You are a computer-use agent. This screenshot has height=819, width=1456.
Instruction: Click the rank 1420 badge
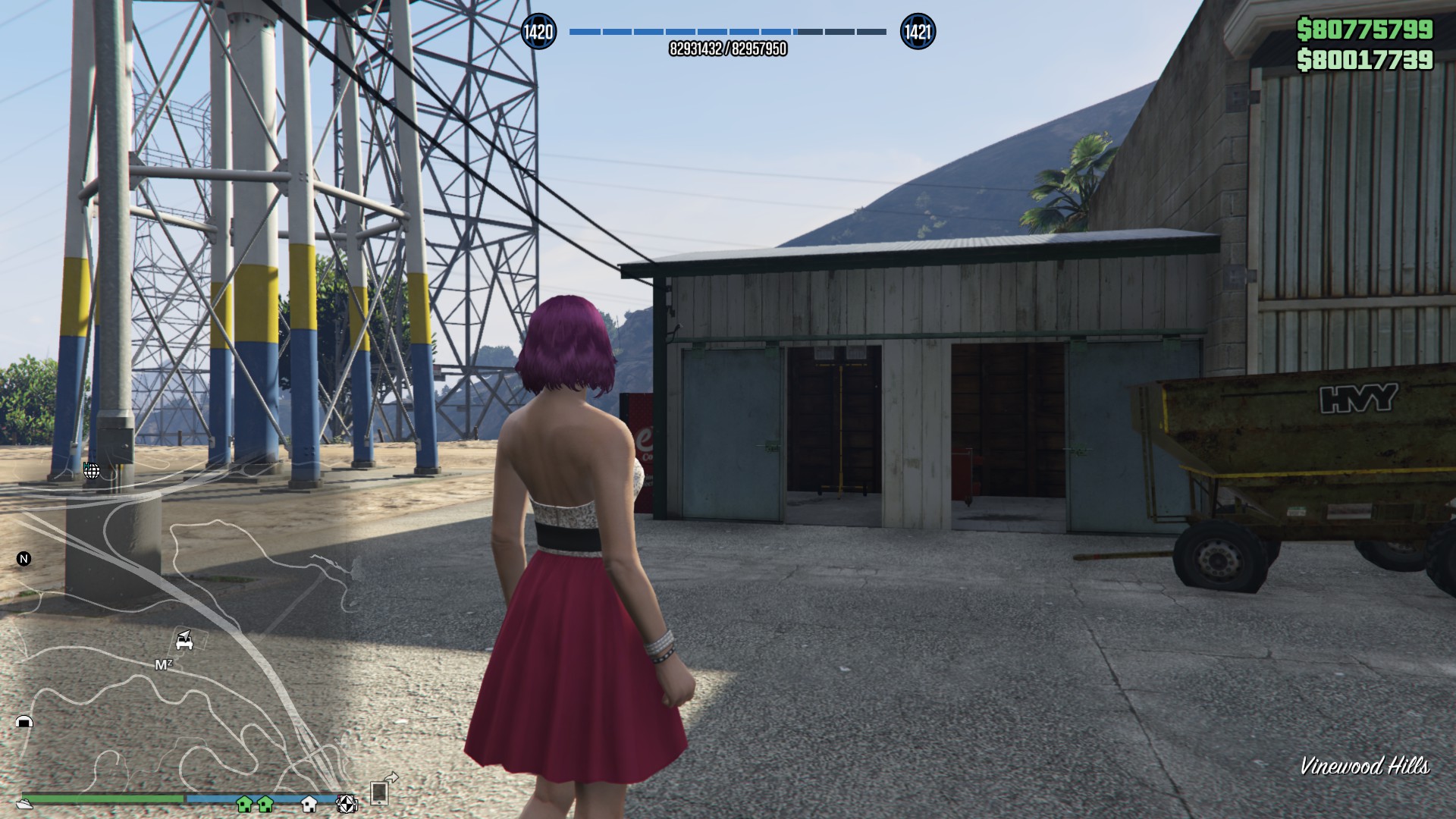[539, 32]
